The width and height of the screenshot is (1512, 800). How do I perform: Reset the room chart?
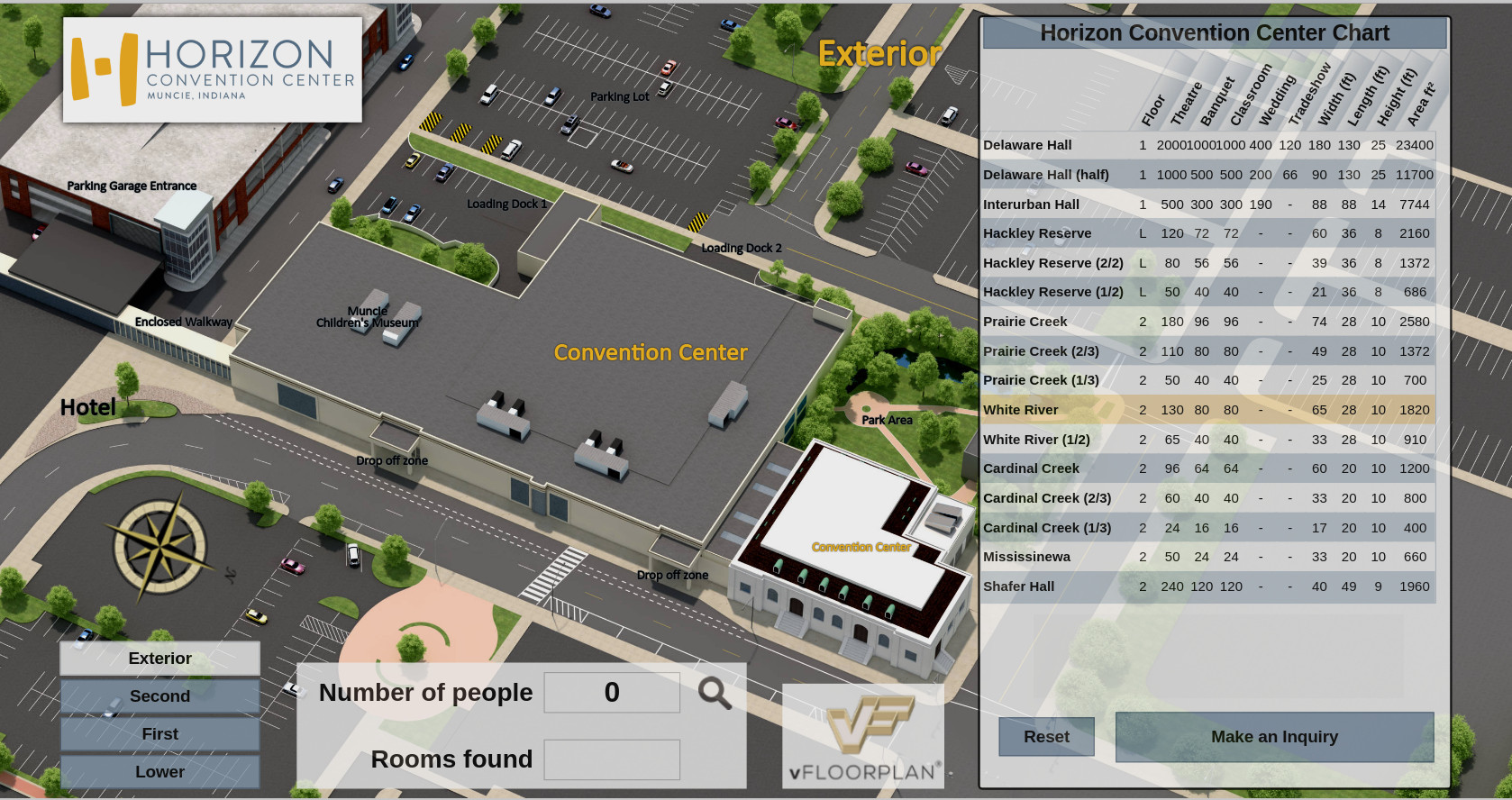[x=1046, y=737]
